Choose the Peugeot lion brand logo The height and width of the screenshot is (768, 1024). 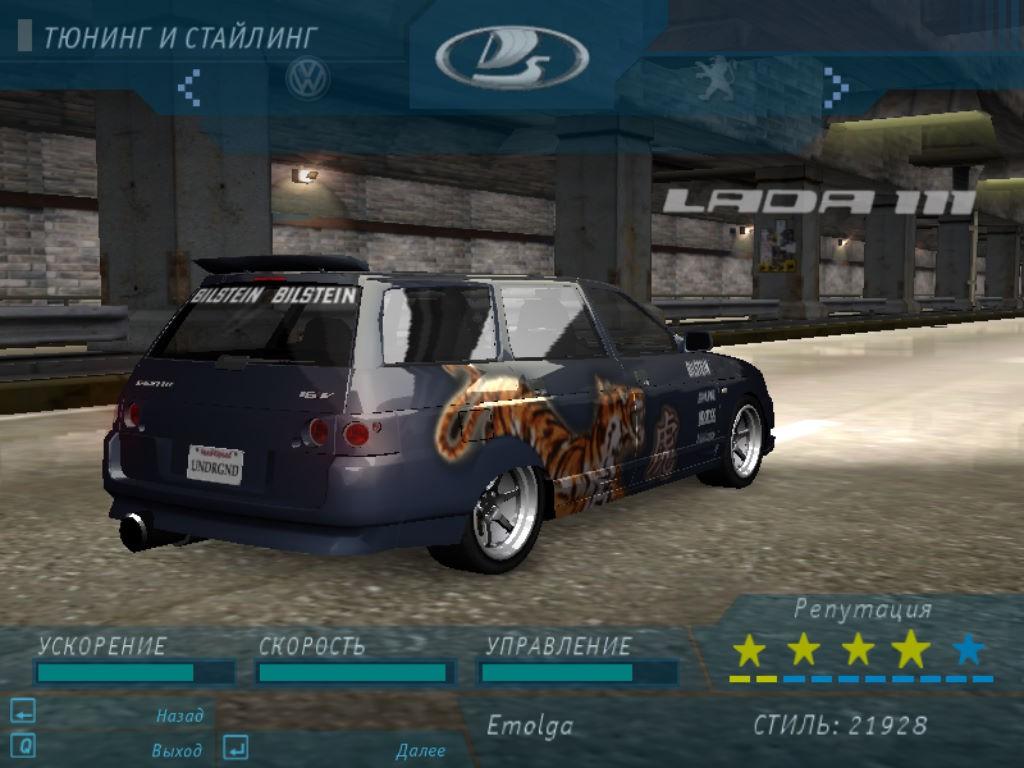coord(716,79)
